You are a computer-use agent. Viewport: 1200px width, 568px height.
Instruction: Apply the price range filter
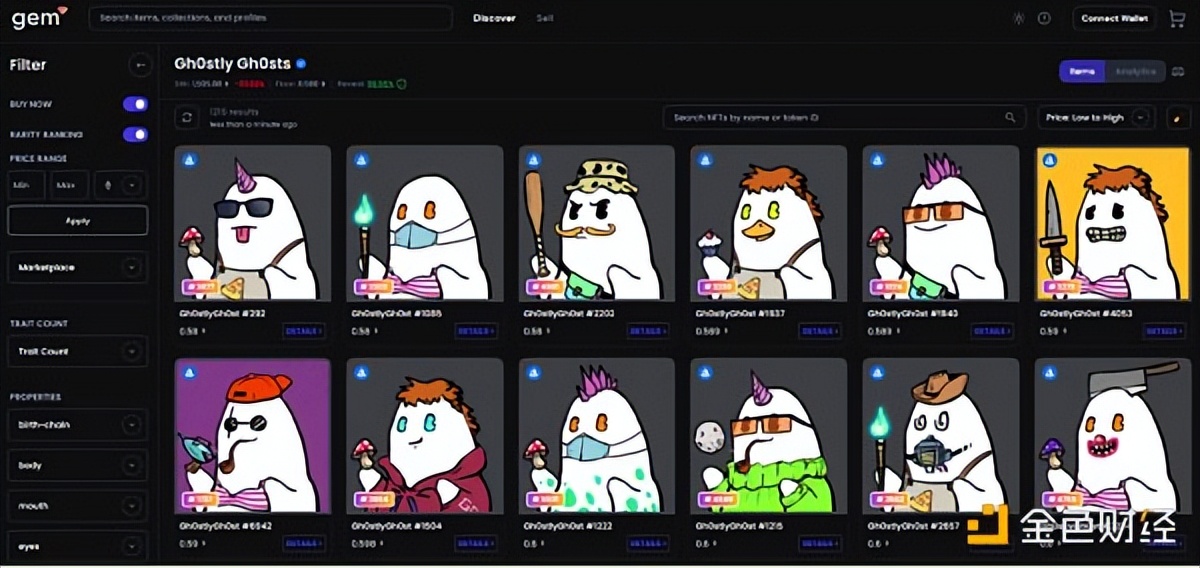coord(77,220)
